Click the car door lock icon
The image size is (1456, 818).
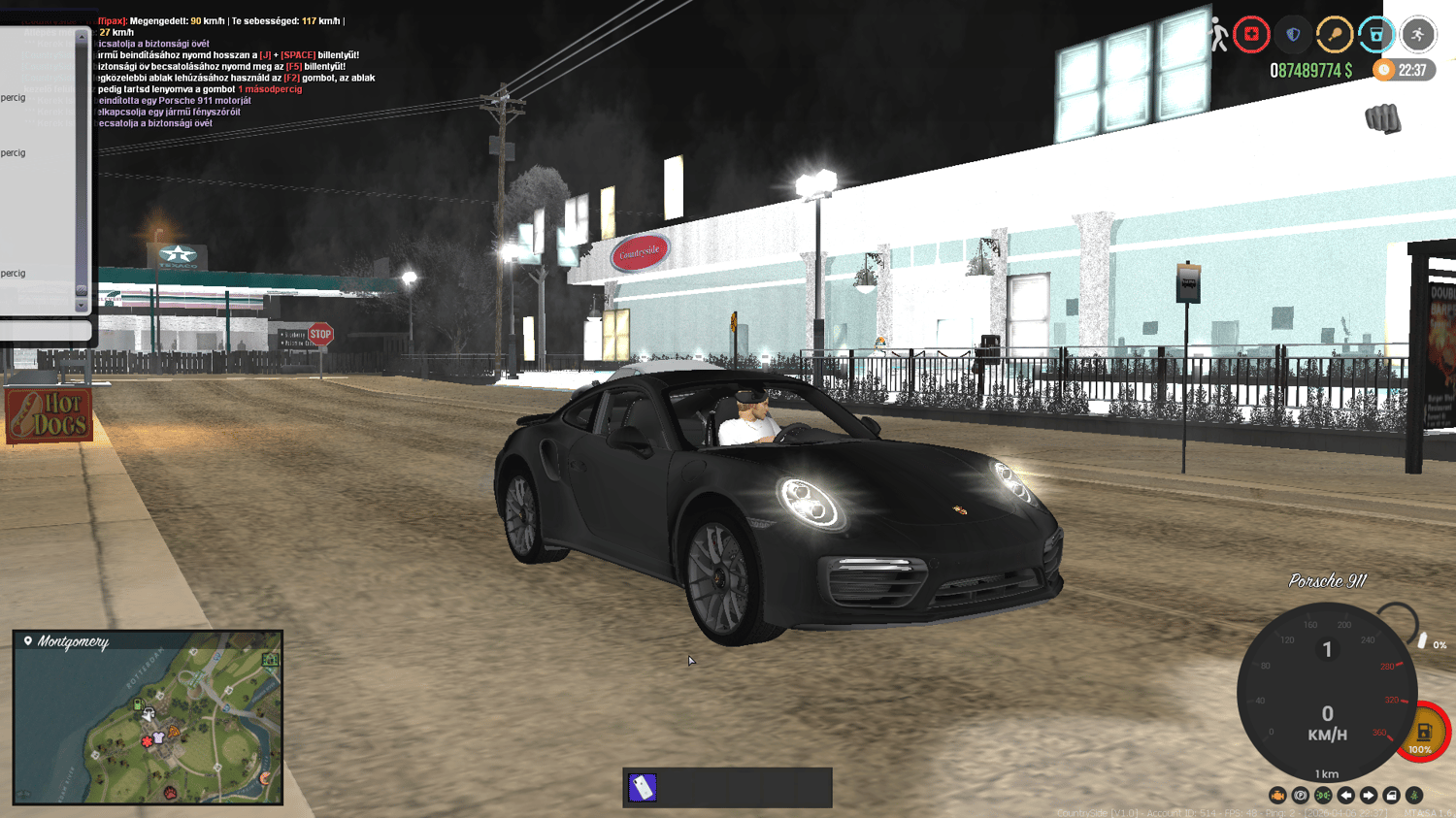(1391, 796)
